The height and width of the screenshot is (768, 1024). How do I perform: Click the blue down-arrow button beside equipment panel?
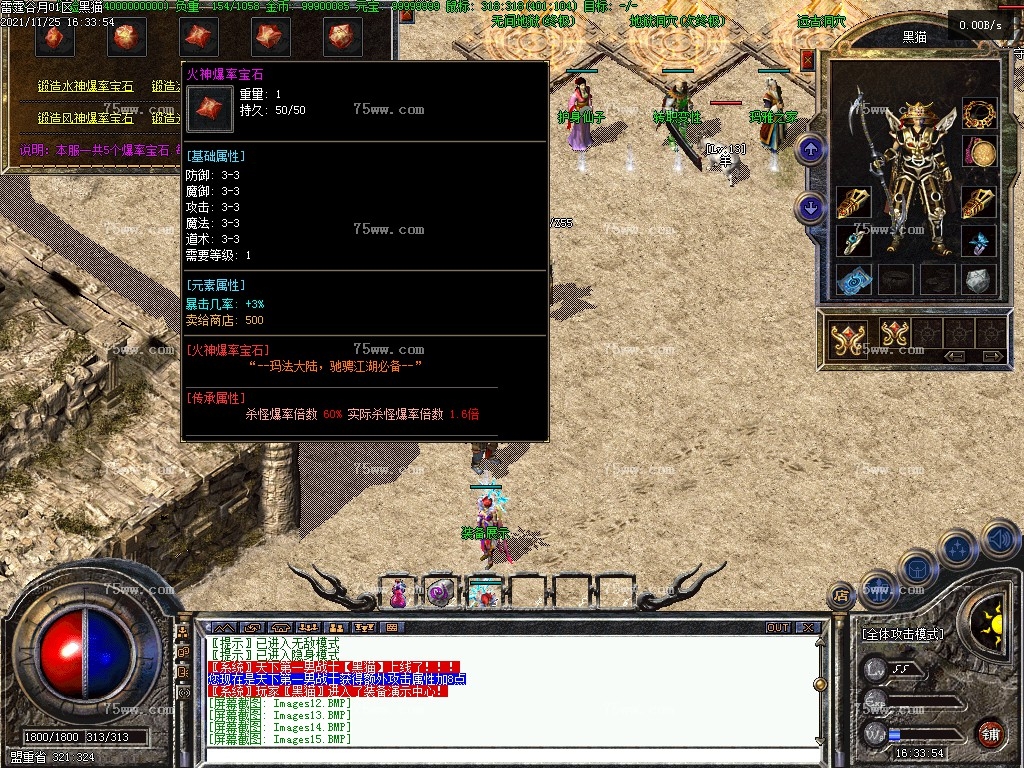tap(810, 209)
